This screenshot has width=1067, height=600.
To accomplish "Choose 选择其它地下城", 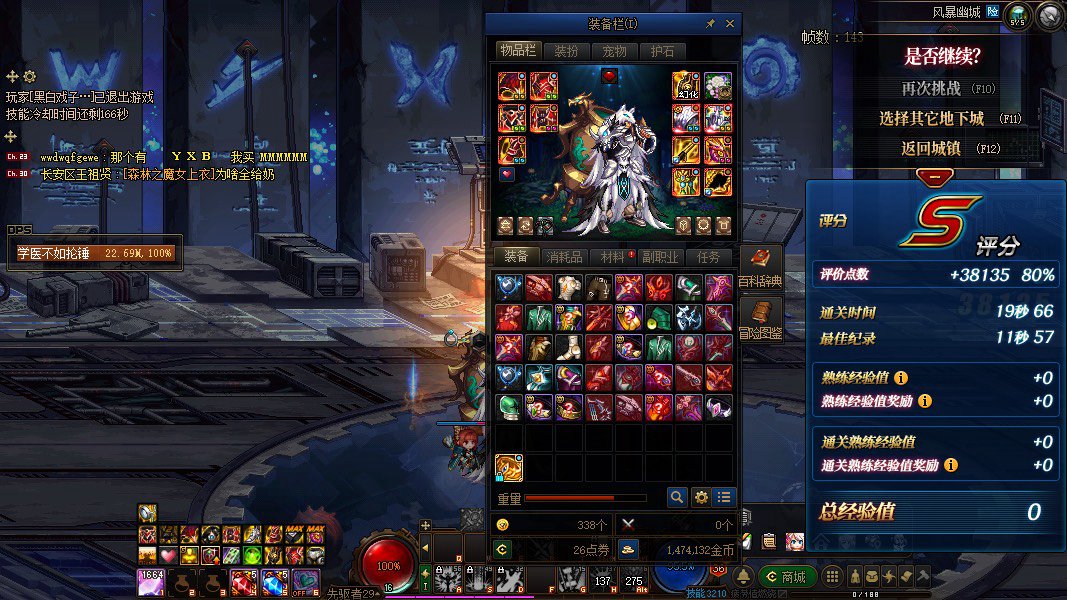I will pyautogui.click(x=933, y=118).
